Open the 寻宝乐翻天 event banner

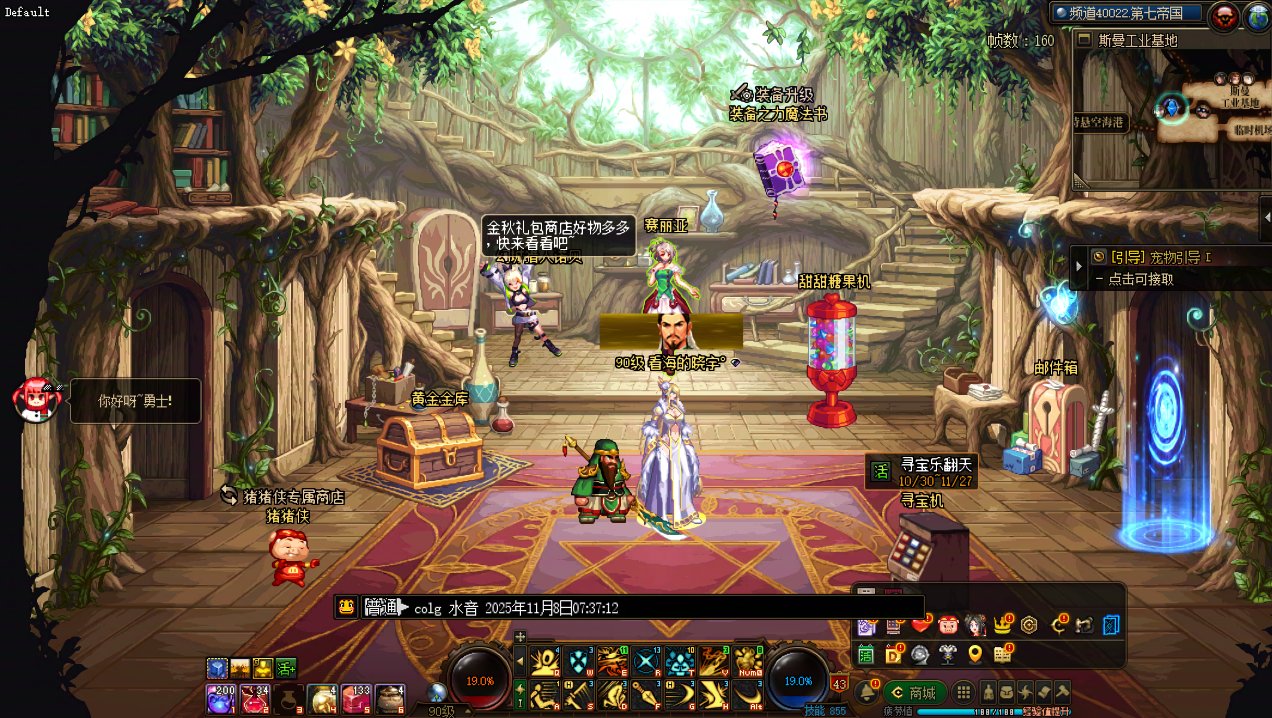tap(920, 471)
